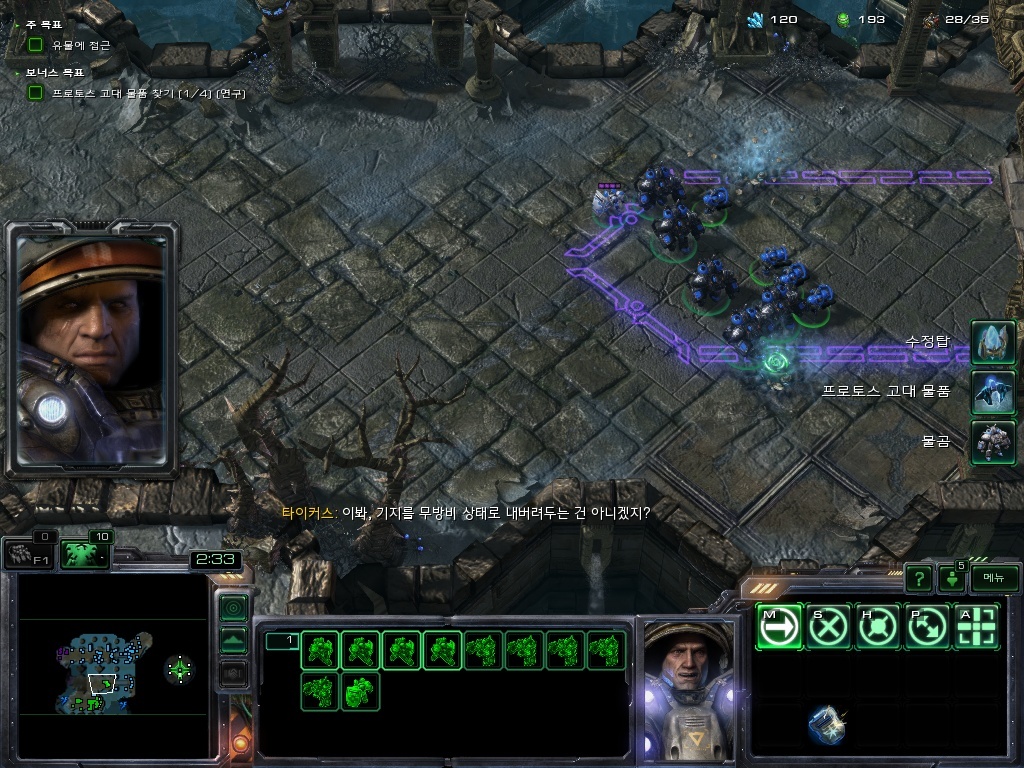Screen dimensions: 1024x768
Task: Select the Patrol command icon
Action: pyautogui.click(x=928, y=627)
